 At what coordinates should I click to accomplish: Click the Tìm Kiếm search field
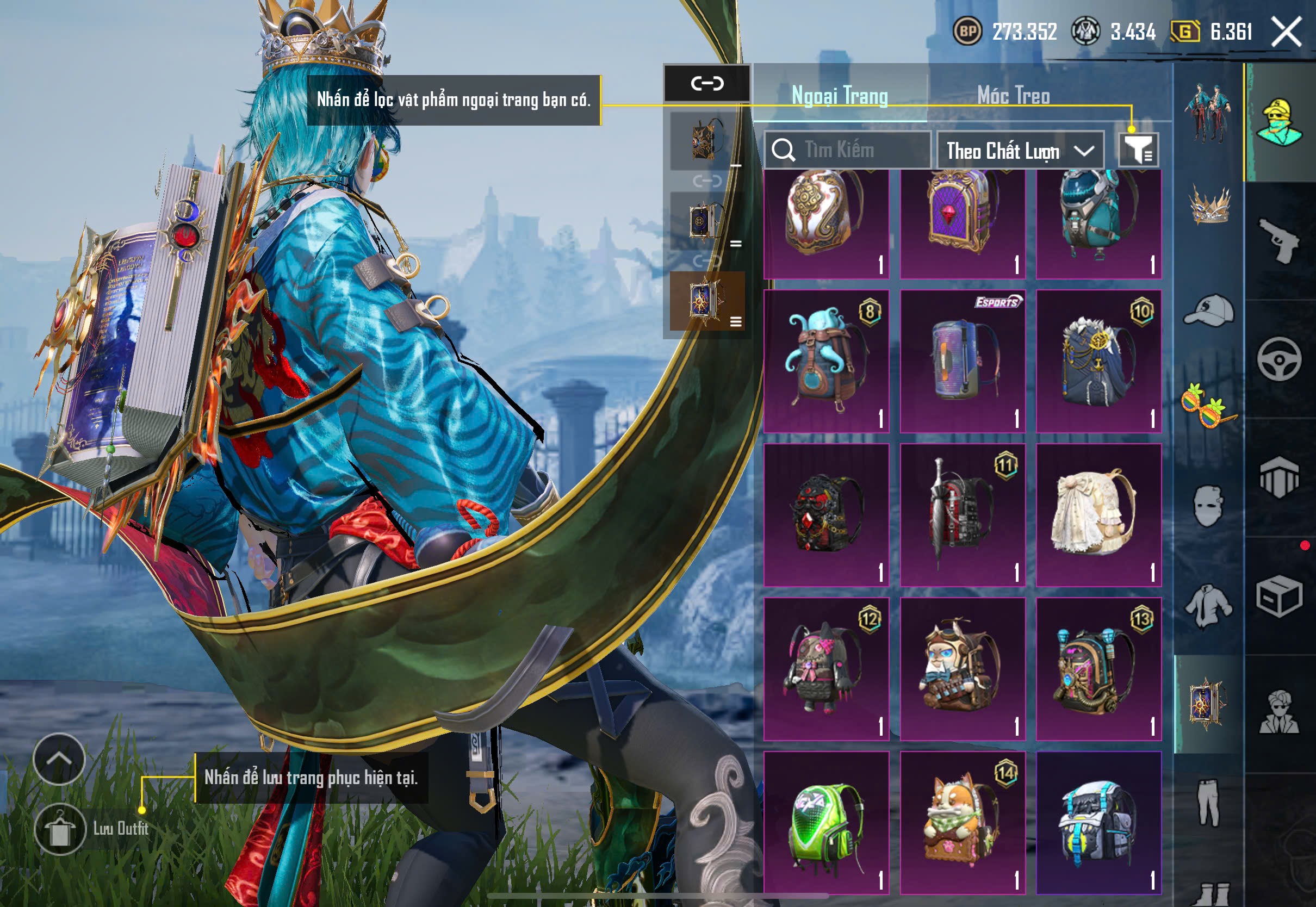pos(848,150)
